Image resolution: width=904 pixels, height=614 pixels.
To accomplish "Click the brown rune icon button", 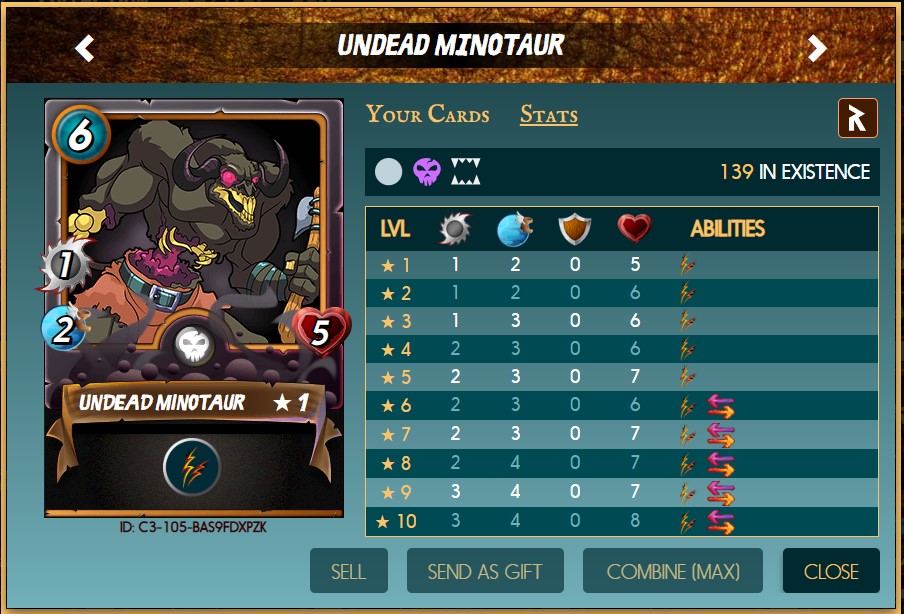I will pyautogui.click(x=858, y=118).
